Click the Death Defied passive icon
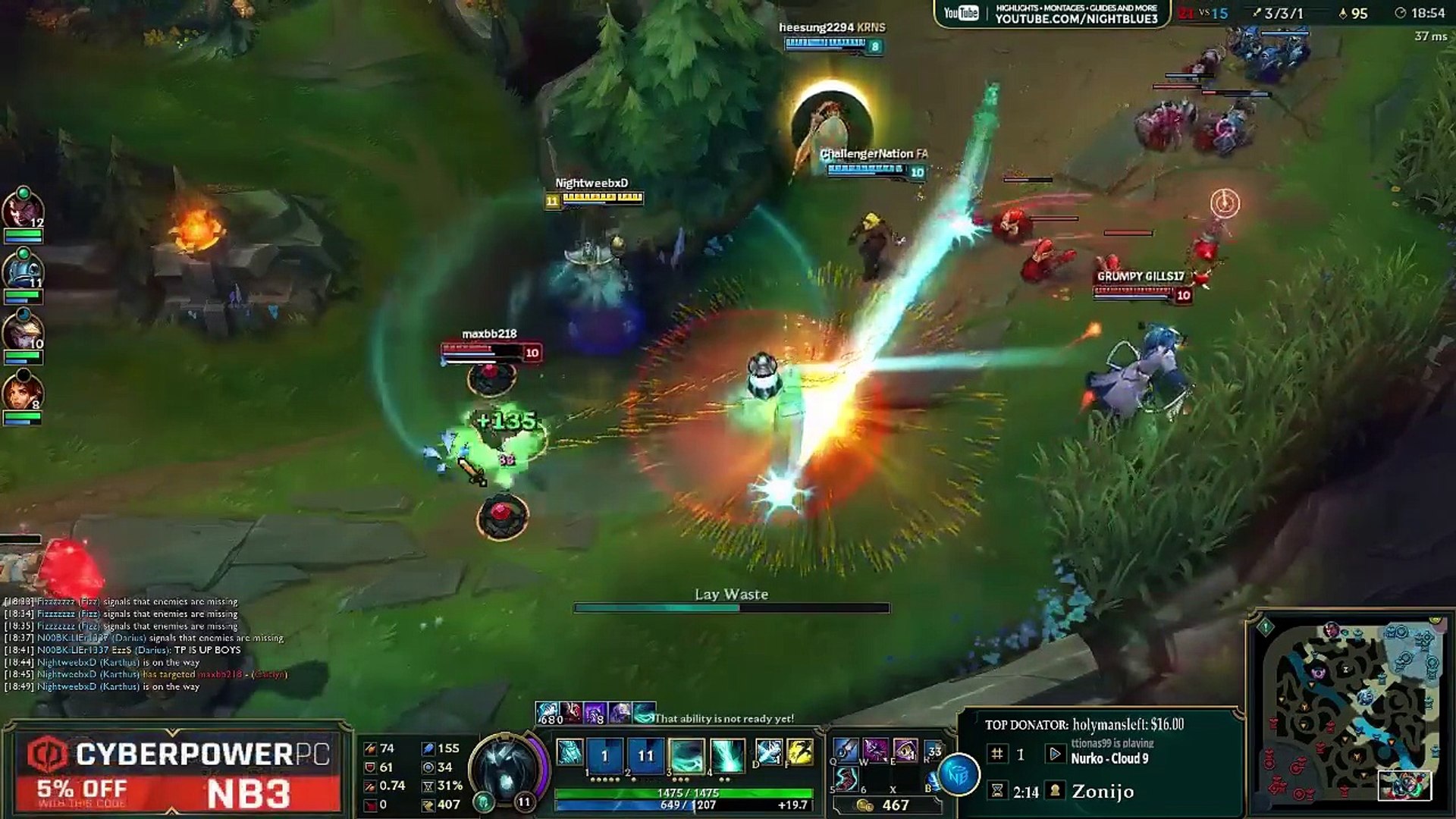The height and width of the screenshot is (819, 1456). tap(570, 752)
